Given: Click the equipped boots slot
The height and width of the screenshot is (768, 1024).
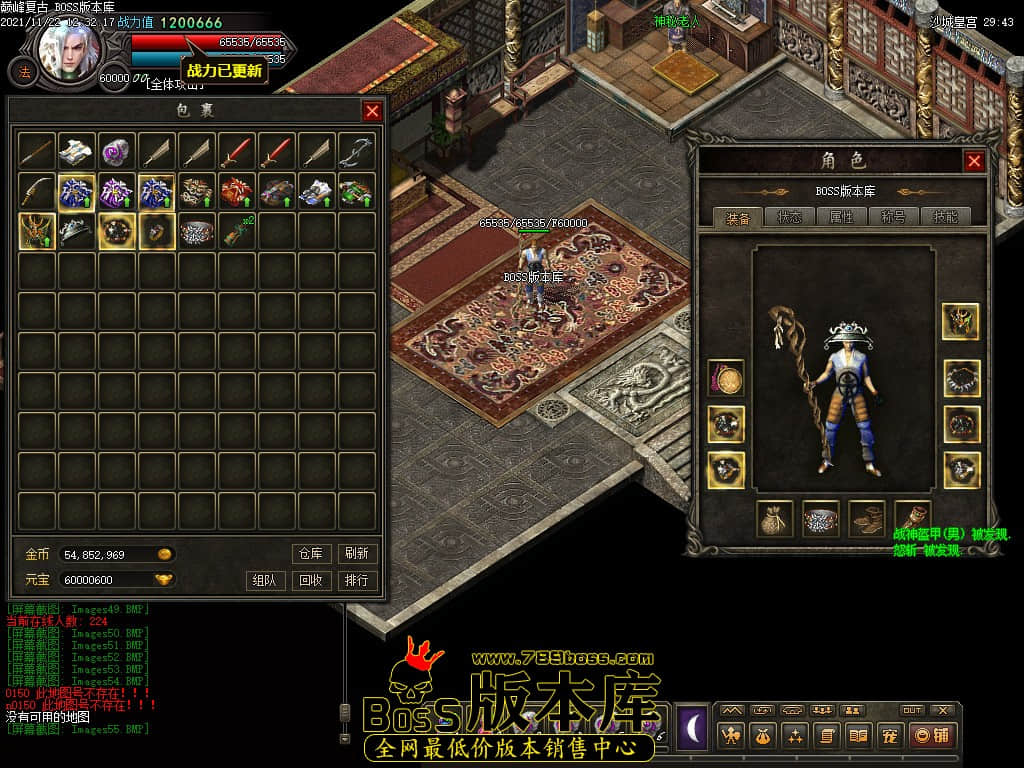Looking at the screenshot, I should (867, 518).
